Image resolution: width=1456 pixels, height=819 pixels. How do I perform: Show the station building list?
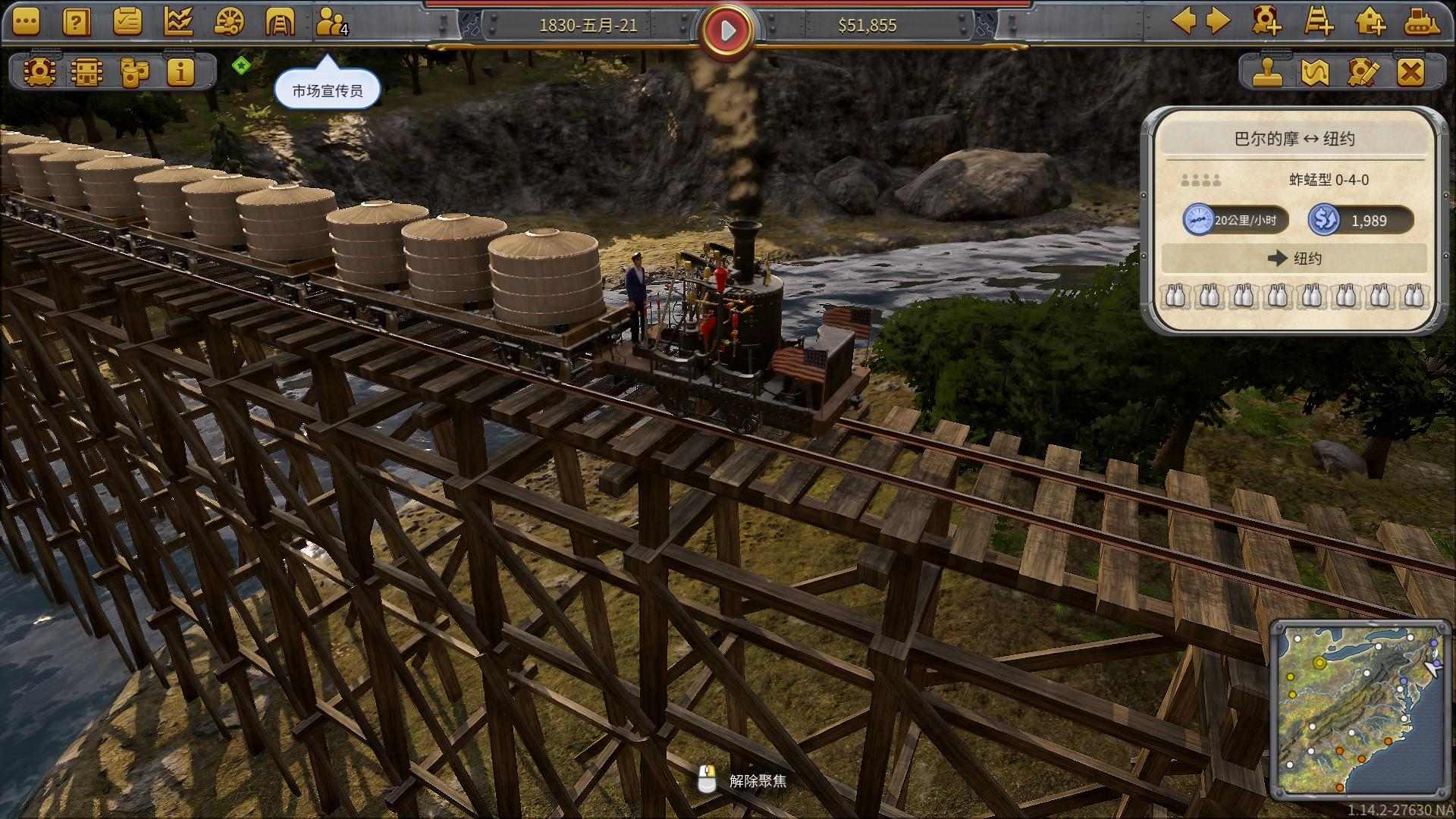point(86,72)
